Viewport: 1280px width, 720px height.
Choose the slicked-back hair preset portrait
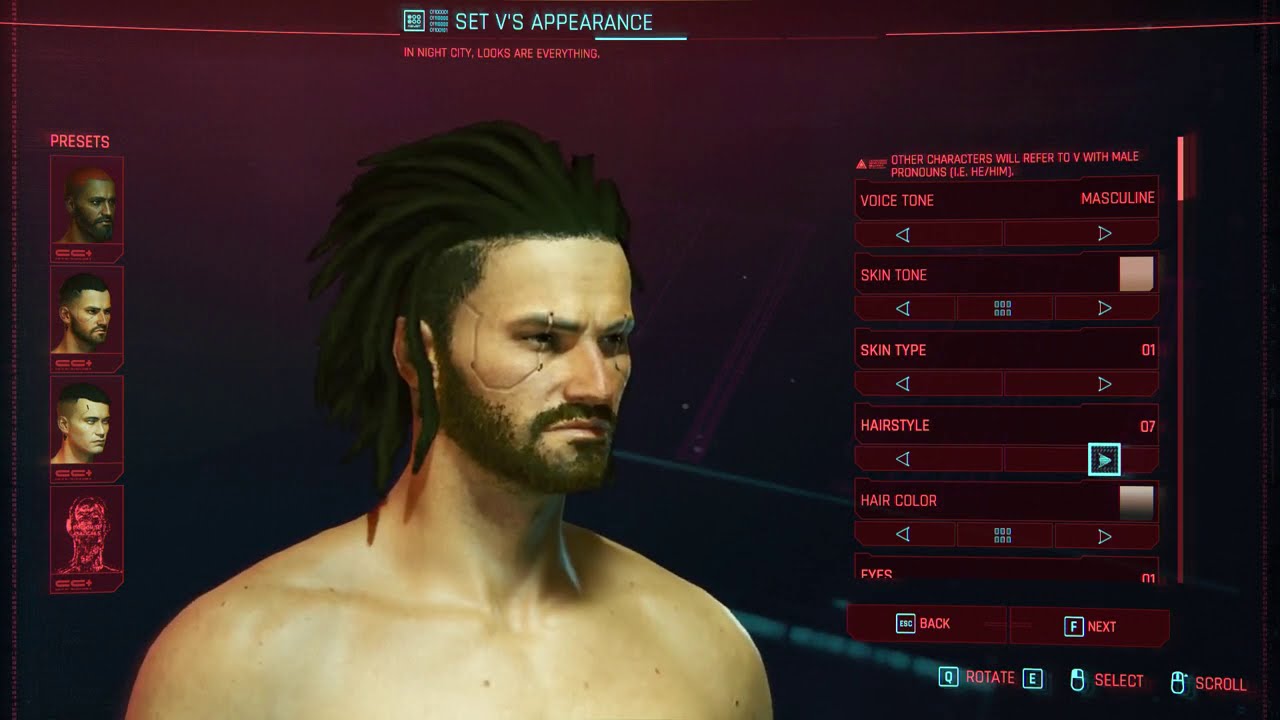tap(86, 313)
